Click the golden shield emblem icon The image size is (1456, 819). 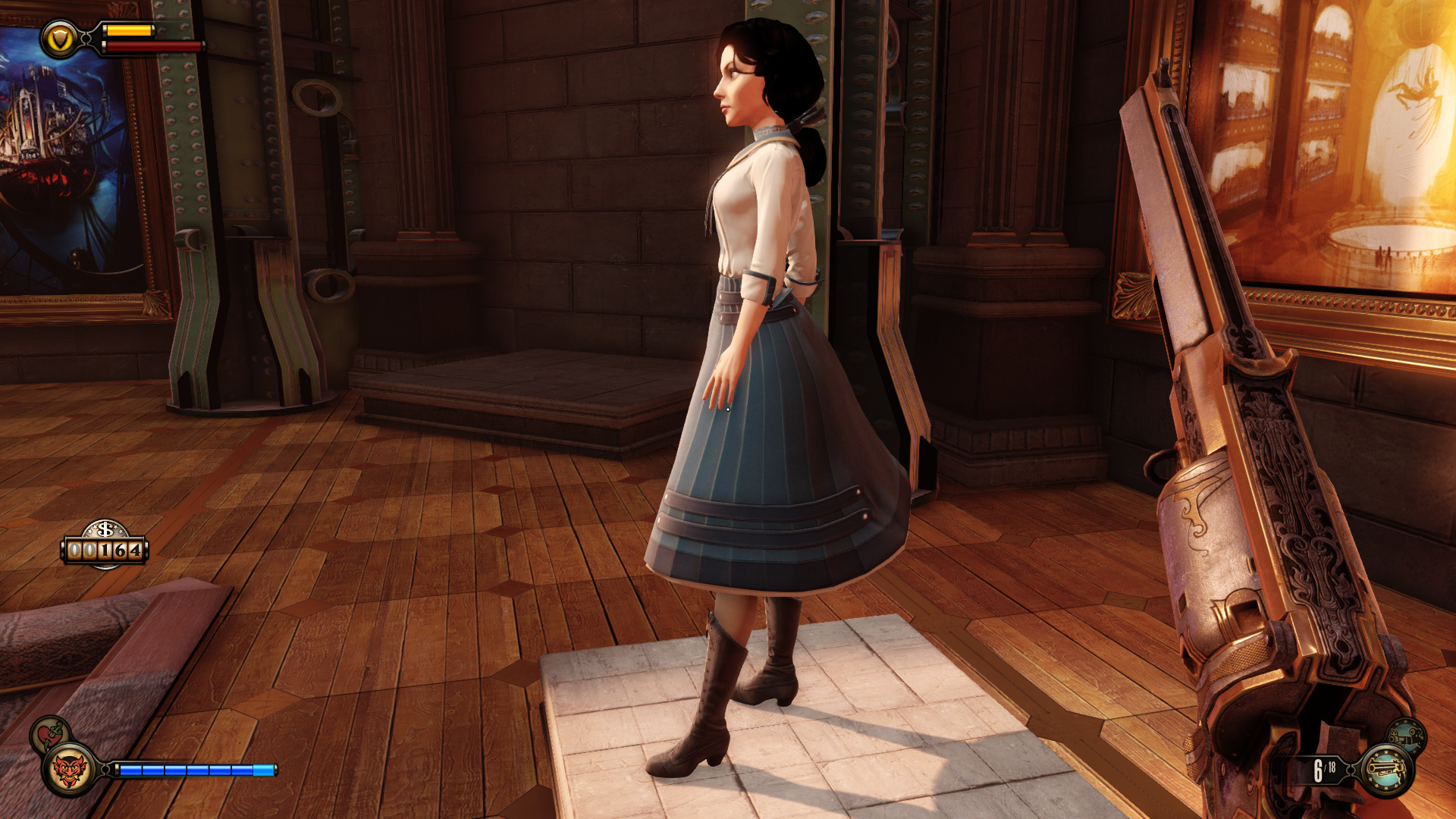coord(60,39)
